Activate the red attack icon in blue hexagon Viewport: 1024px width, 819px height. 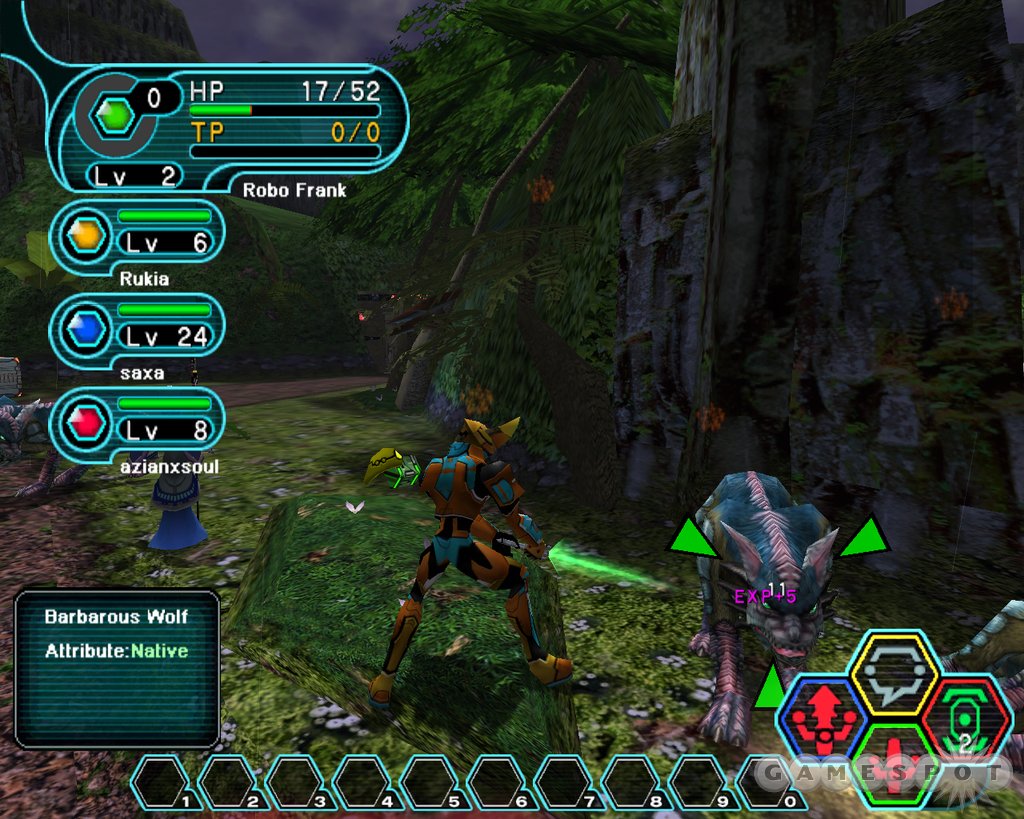pyautogui.click(x=824, y=717)
